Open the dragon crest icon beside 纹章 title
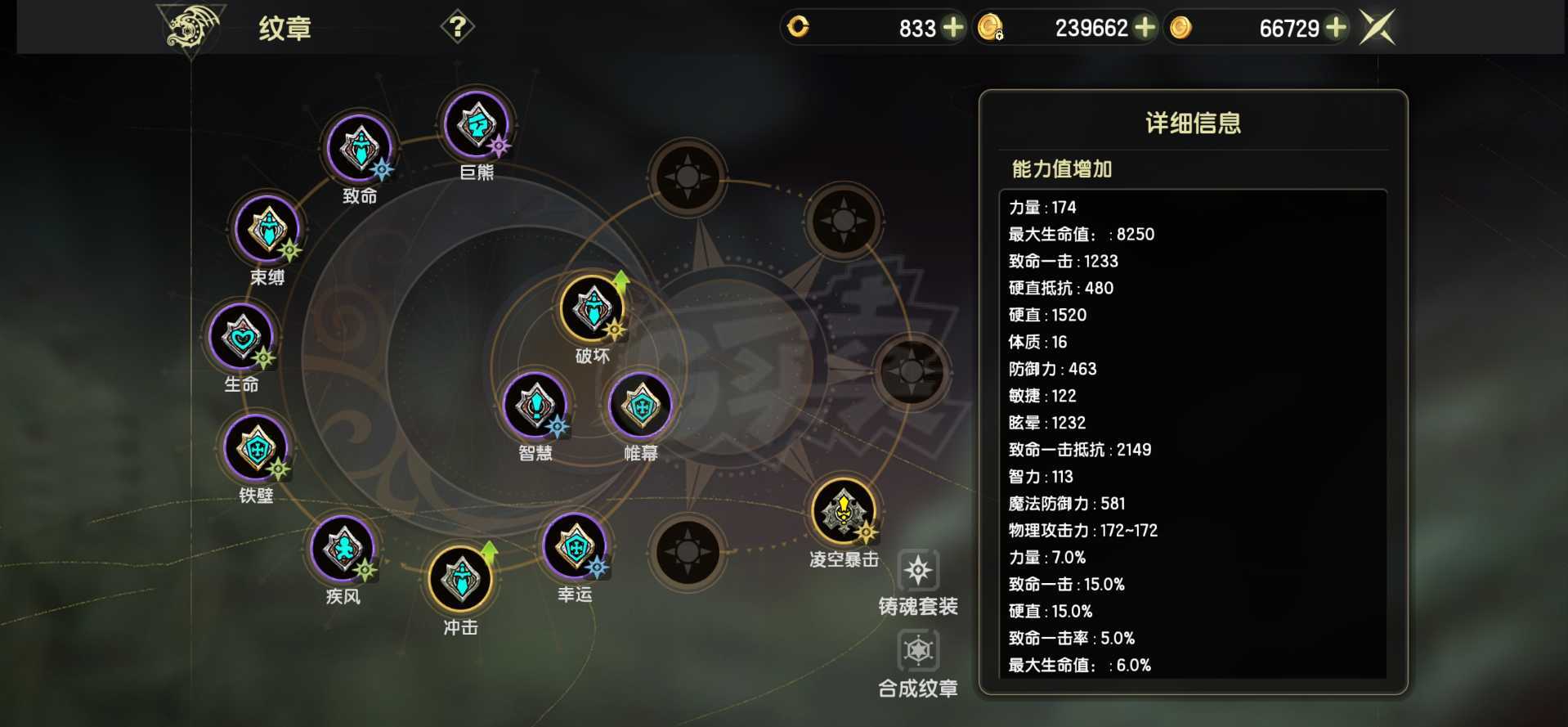This screenshot has width=1568, height=727. (x=186, y=27)
